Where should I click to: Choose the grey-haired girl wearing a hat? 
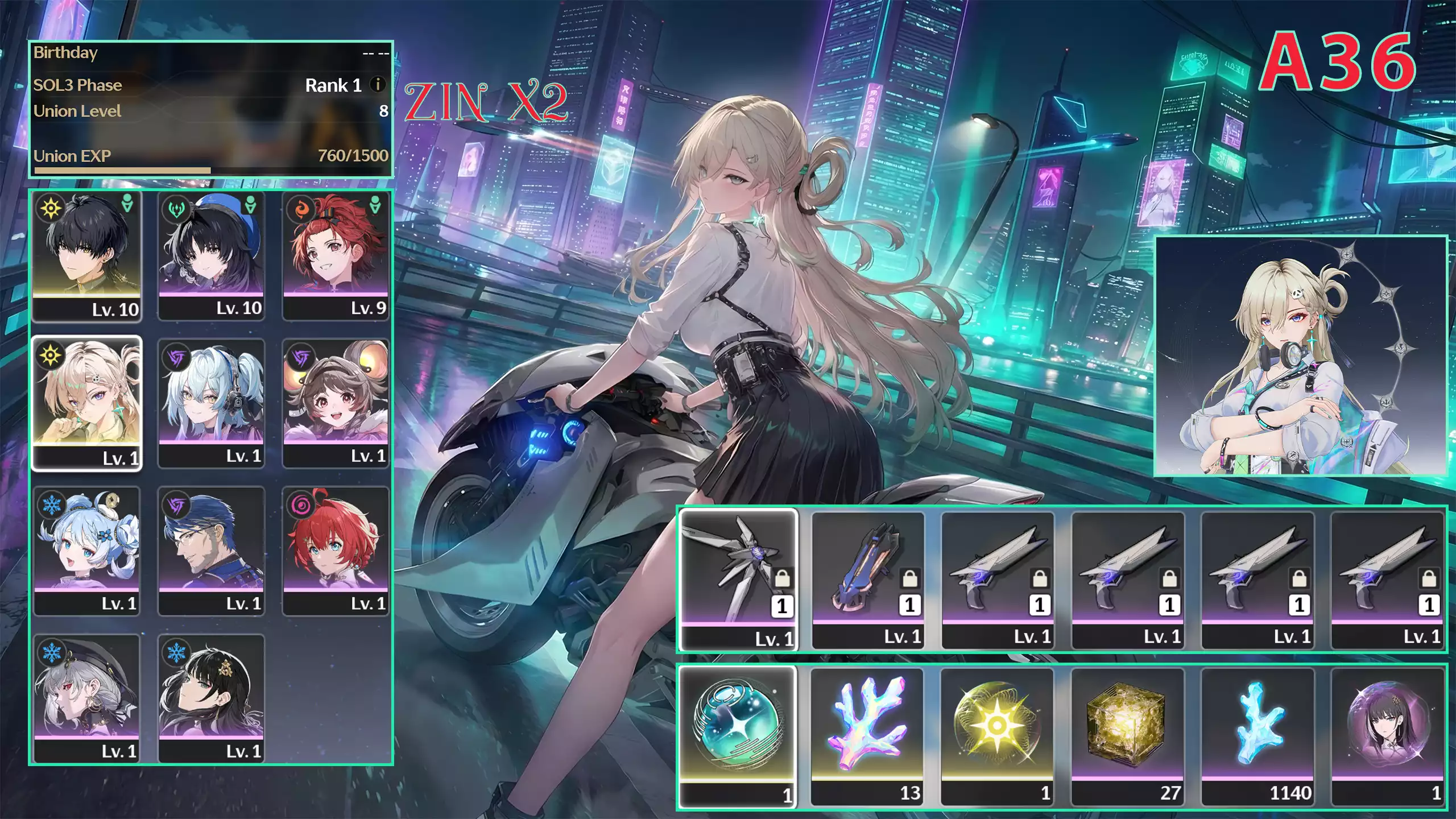click(86, 698)
